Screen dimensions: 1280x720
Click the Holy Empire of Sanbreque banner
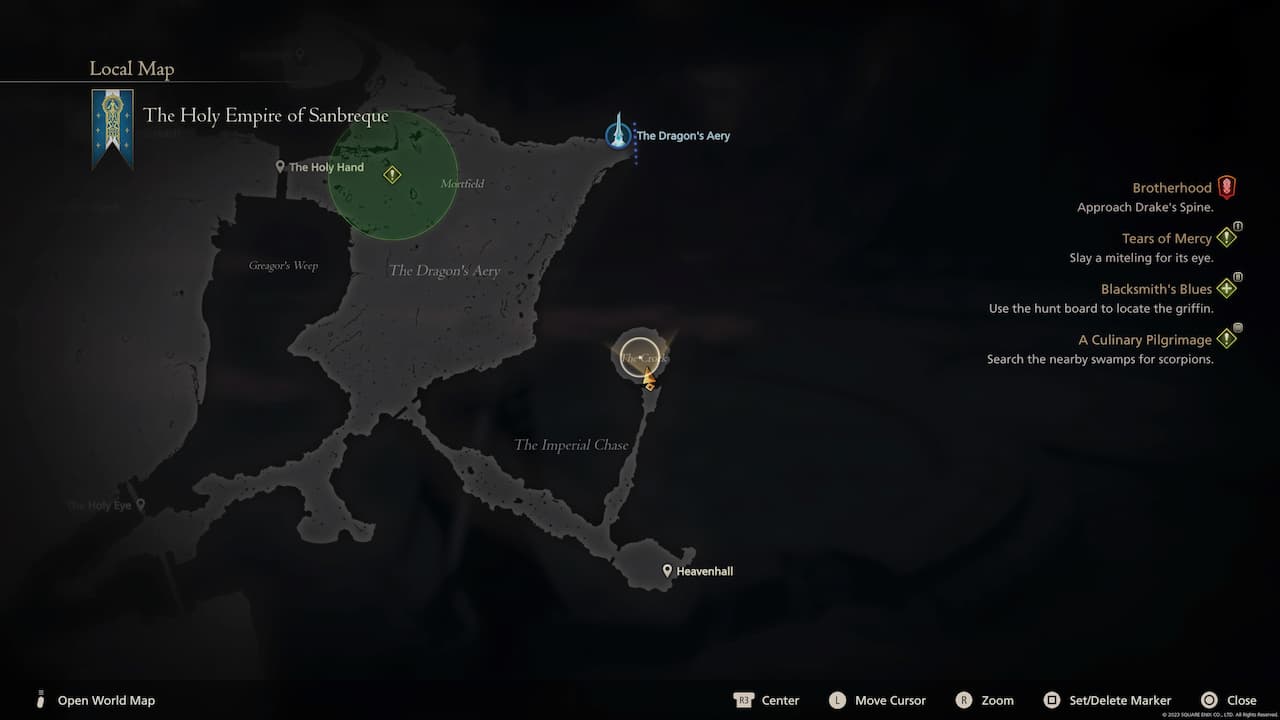[x=112, y=128]
